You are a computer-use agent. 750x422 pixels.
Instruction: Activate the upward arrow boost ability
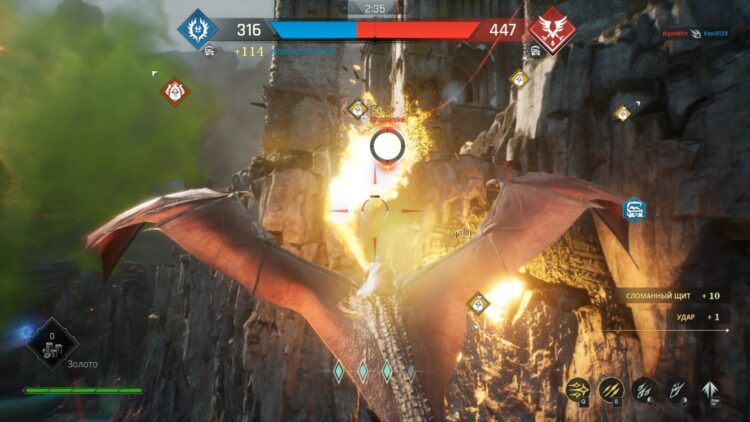(711, 388)
